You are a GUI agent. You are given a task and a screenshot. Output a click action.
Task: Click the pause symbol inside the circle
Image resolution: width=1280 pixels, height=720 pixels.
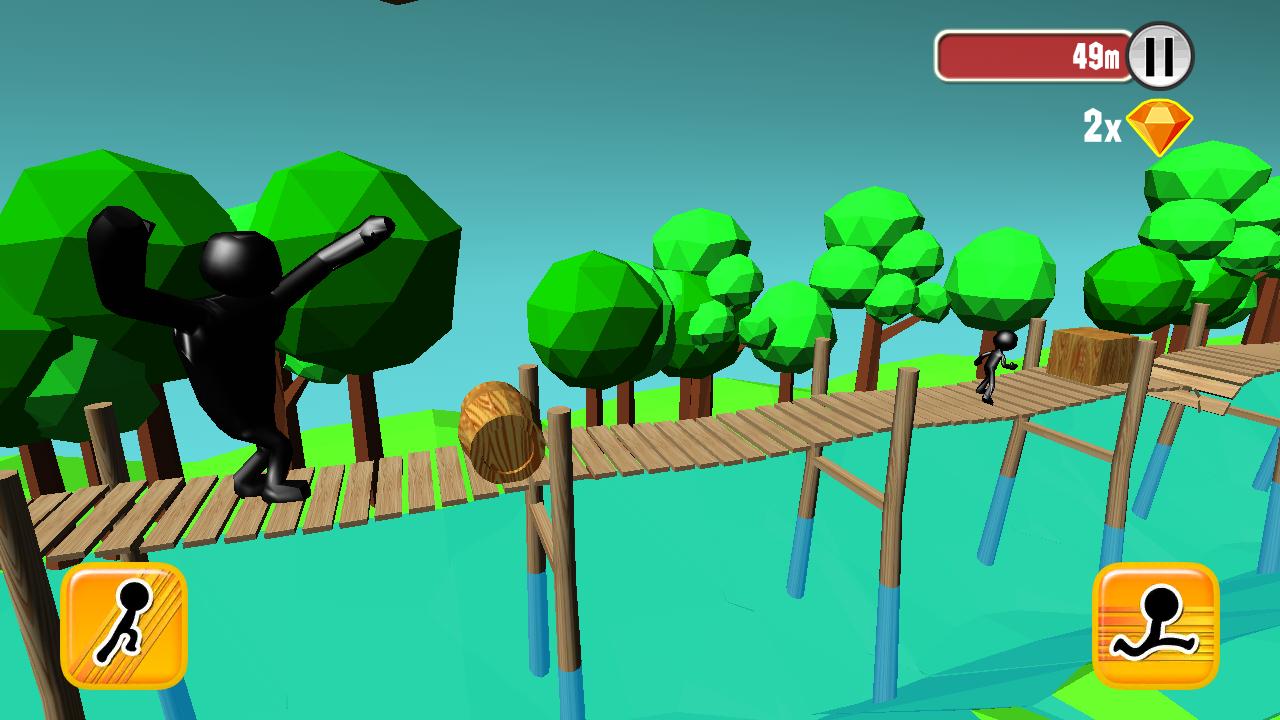[x=1160, y=58]
